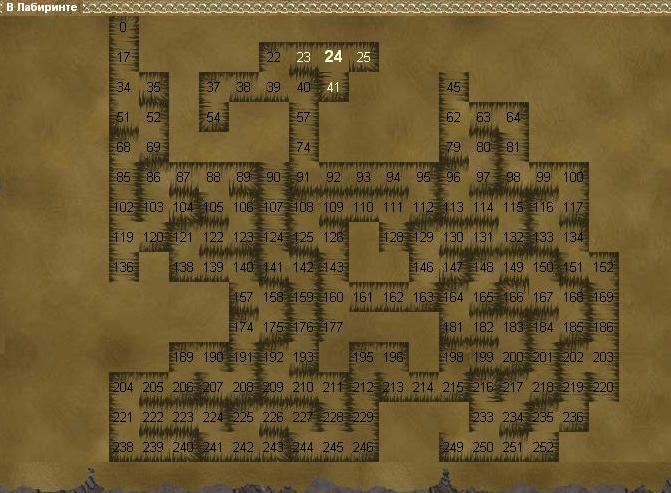Click labyrinth room 246
This screenshot has height=493, width=671.
coord(363,447)
